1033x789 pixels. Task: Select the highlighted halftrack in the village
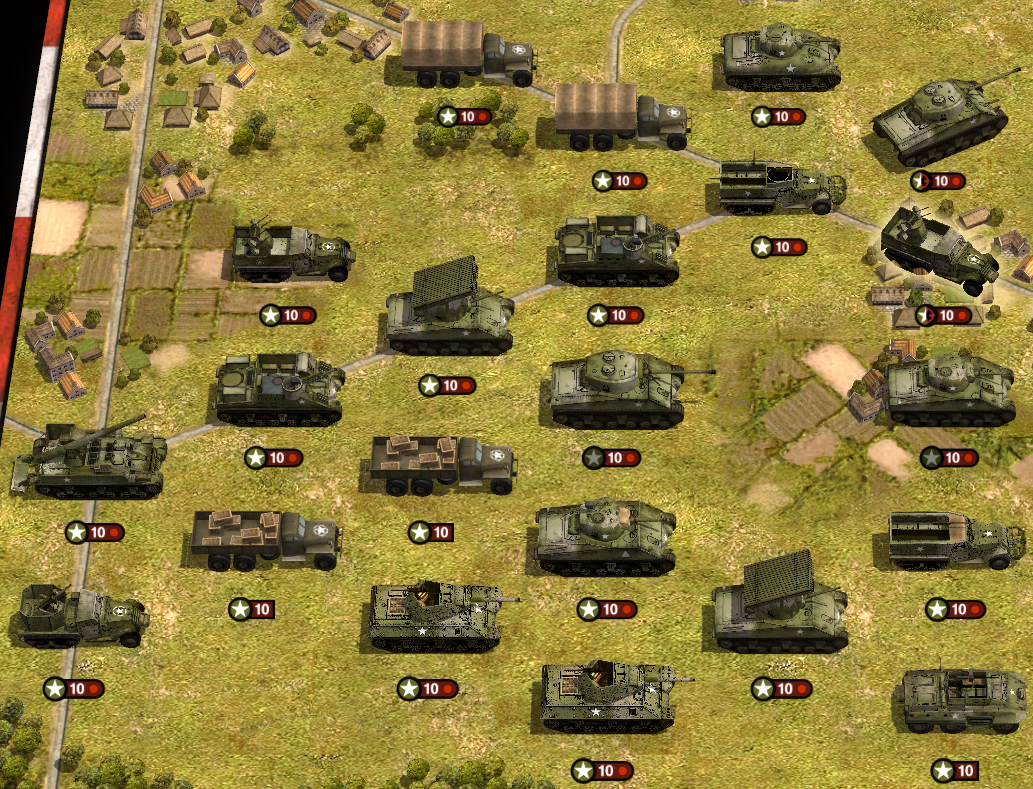[x=942, y=252]
